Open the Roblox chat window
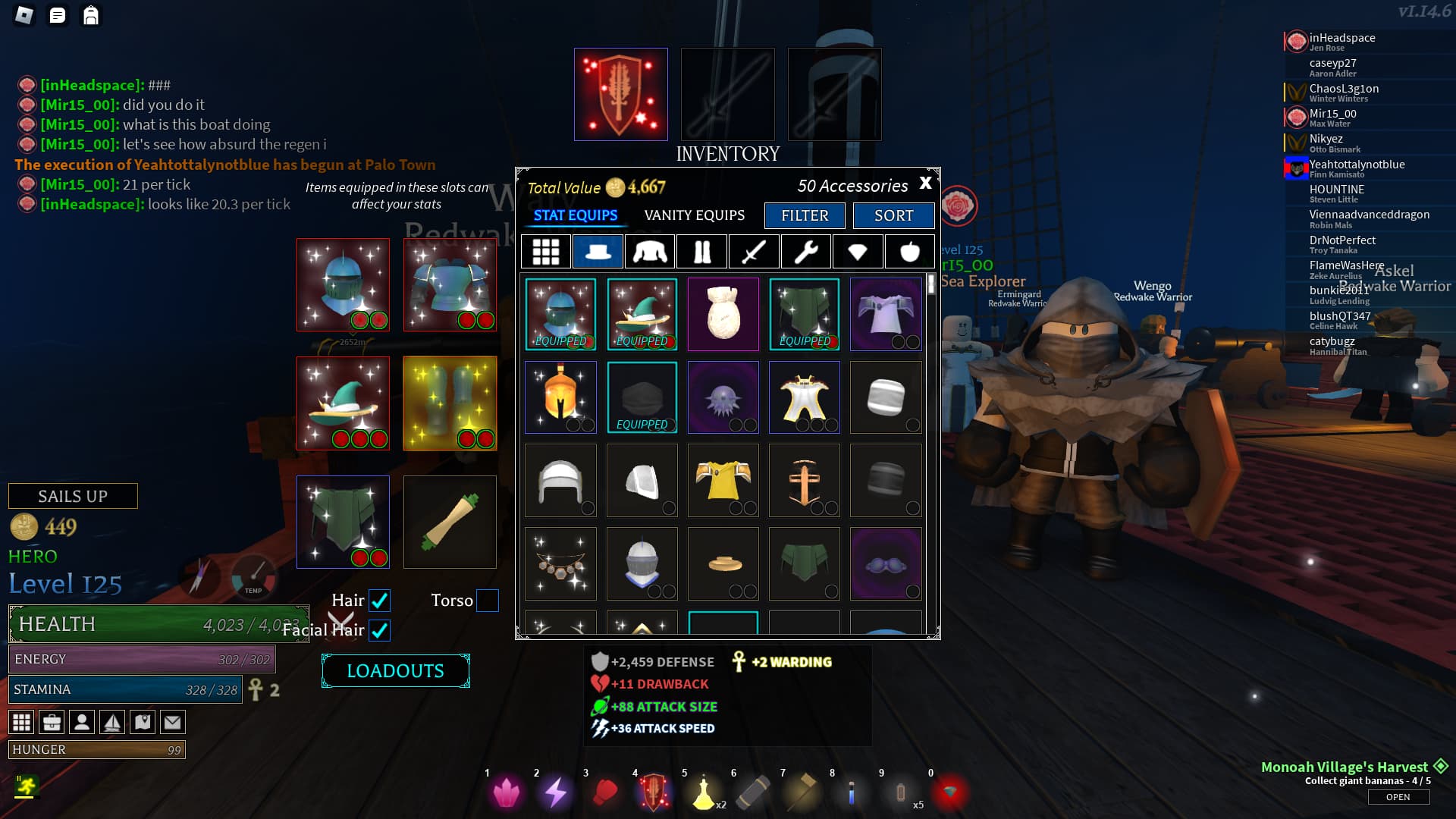 [x=58, y=15]
